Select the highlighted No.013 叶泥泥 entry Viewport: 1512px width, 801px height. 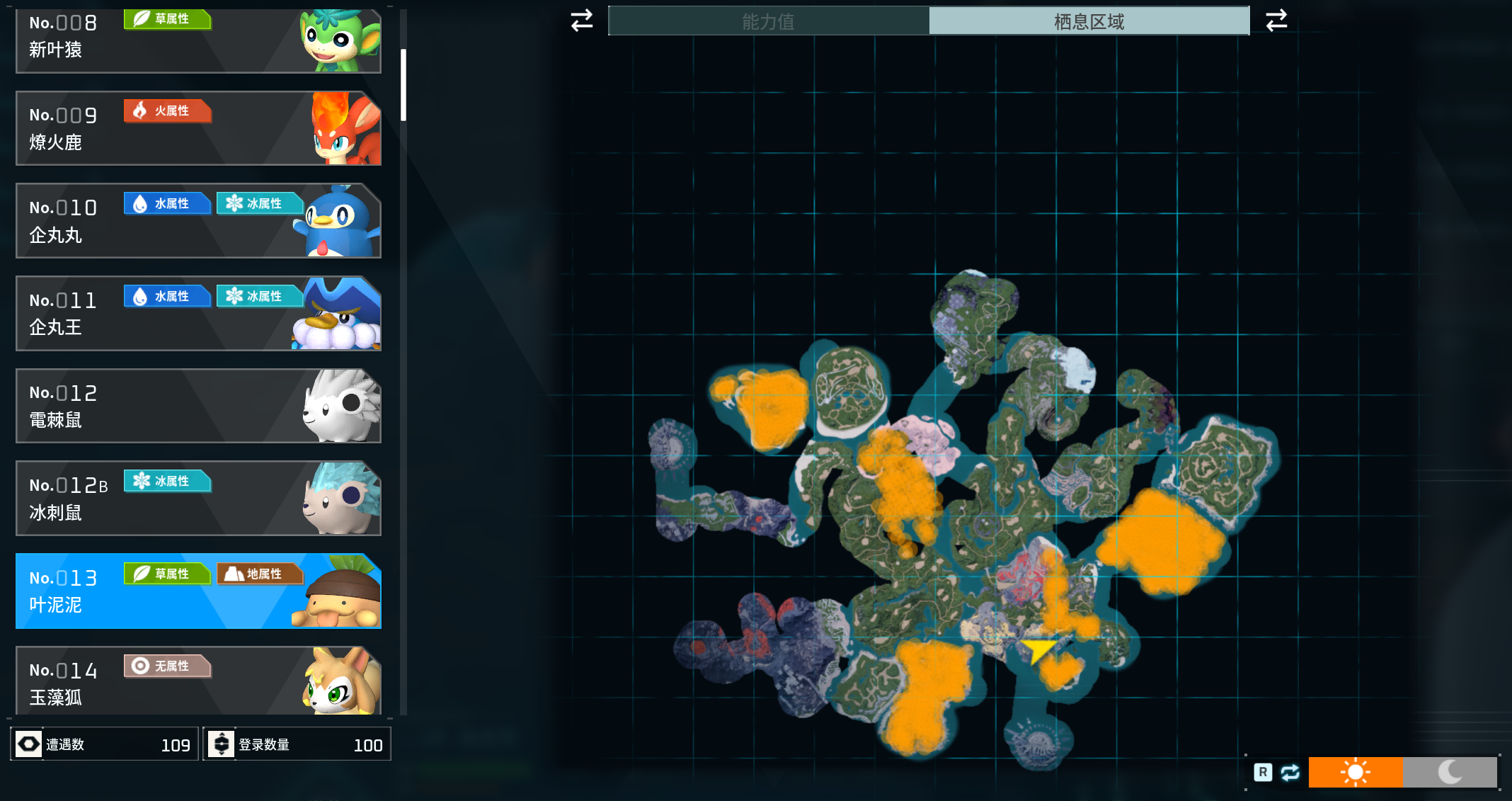point(198,591)
